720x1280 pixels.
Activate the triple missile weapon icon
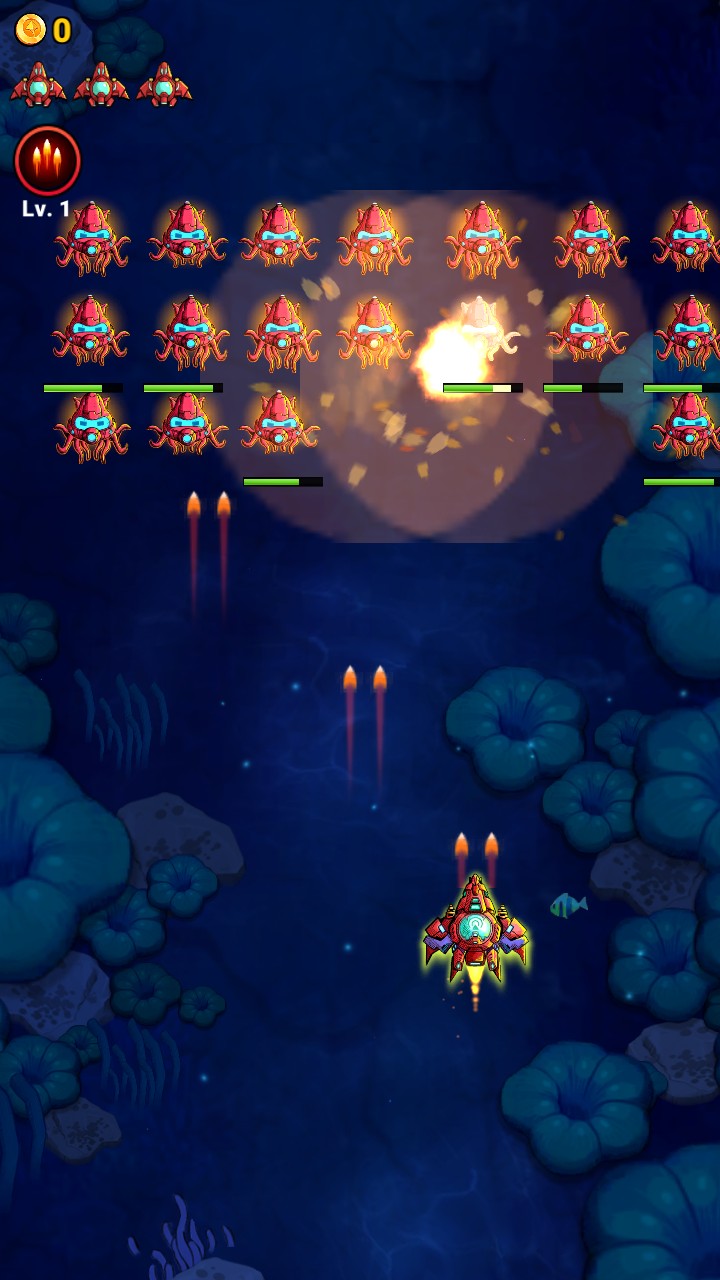47,161
